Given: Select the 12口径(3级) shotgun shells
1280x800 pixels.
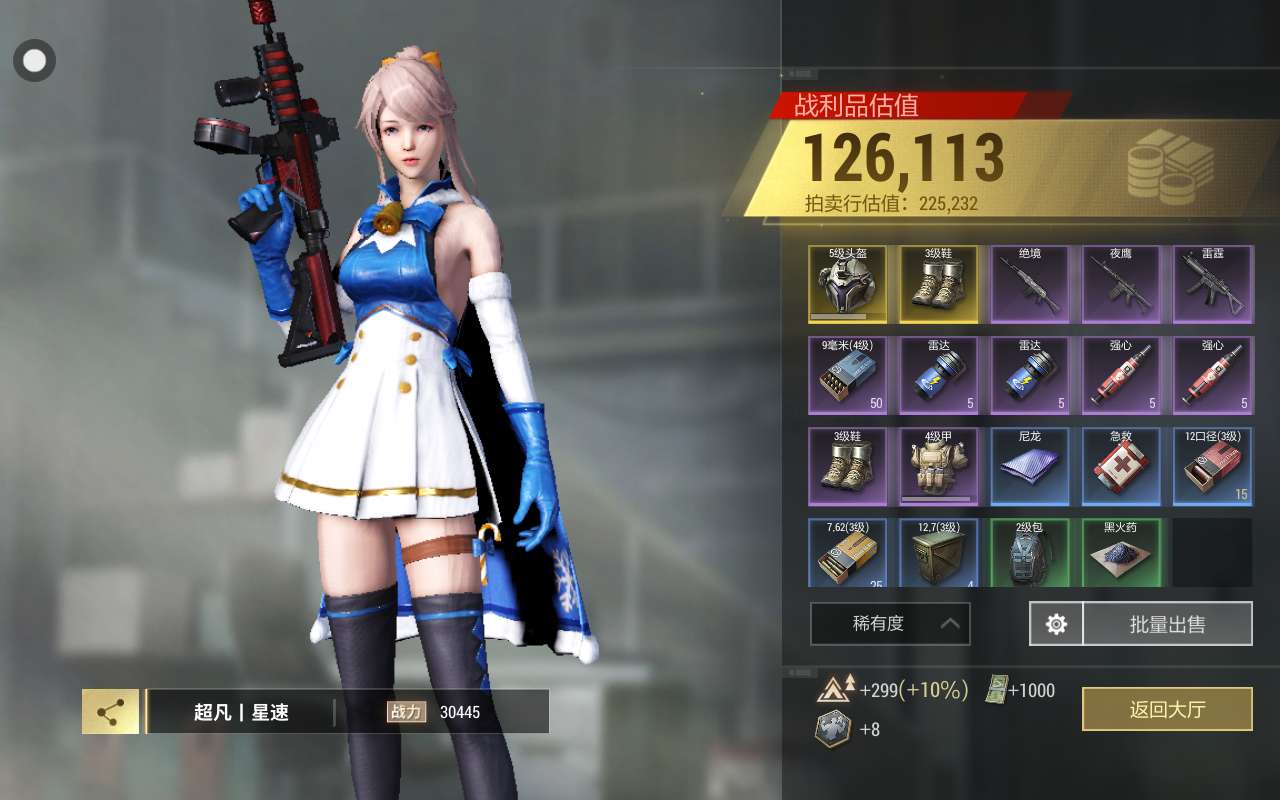Looking at the screenshot, I should 1212,467.
